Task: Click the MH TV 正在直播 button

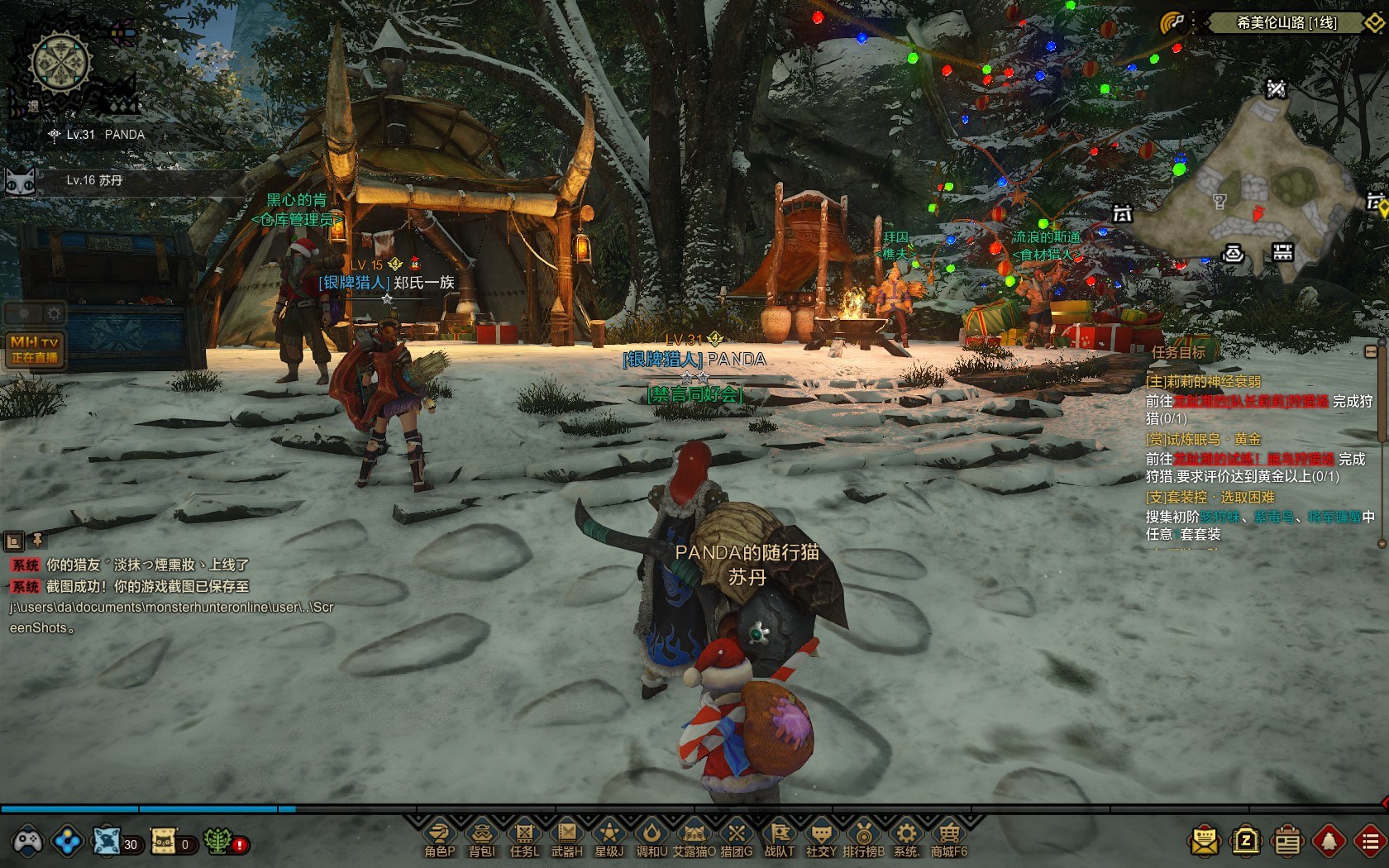Action: 35,349
